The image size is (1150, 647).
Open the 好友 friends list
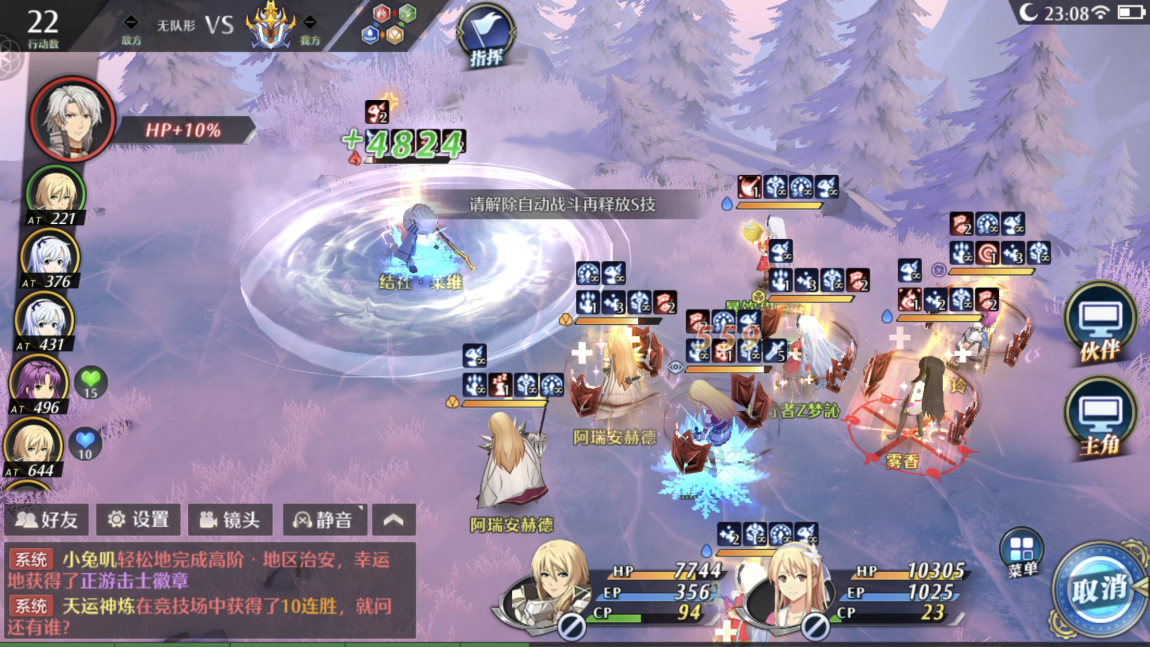point(47,520)
